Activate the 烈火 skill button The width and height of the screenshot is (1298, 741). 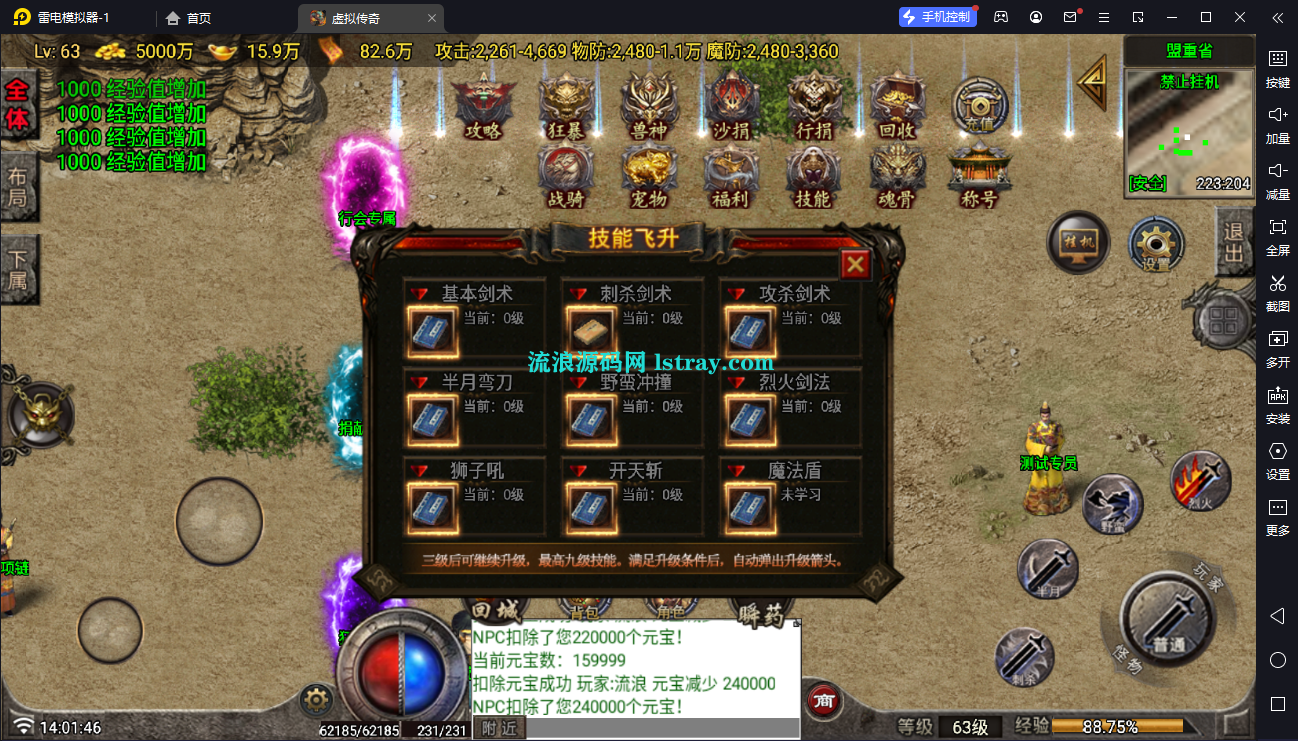[x=1200, y=481]
